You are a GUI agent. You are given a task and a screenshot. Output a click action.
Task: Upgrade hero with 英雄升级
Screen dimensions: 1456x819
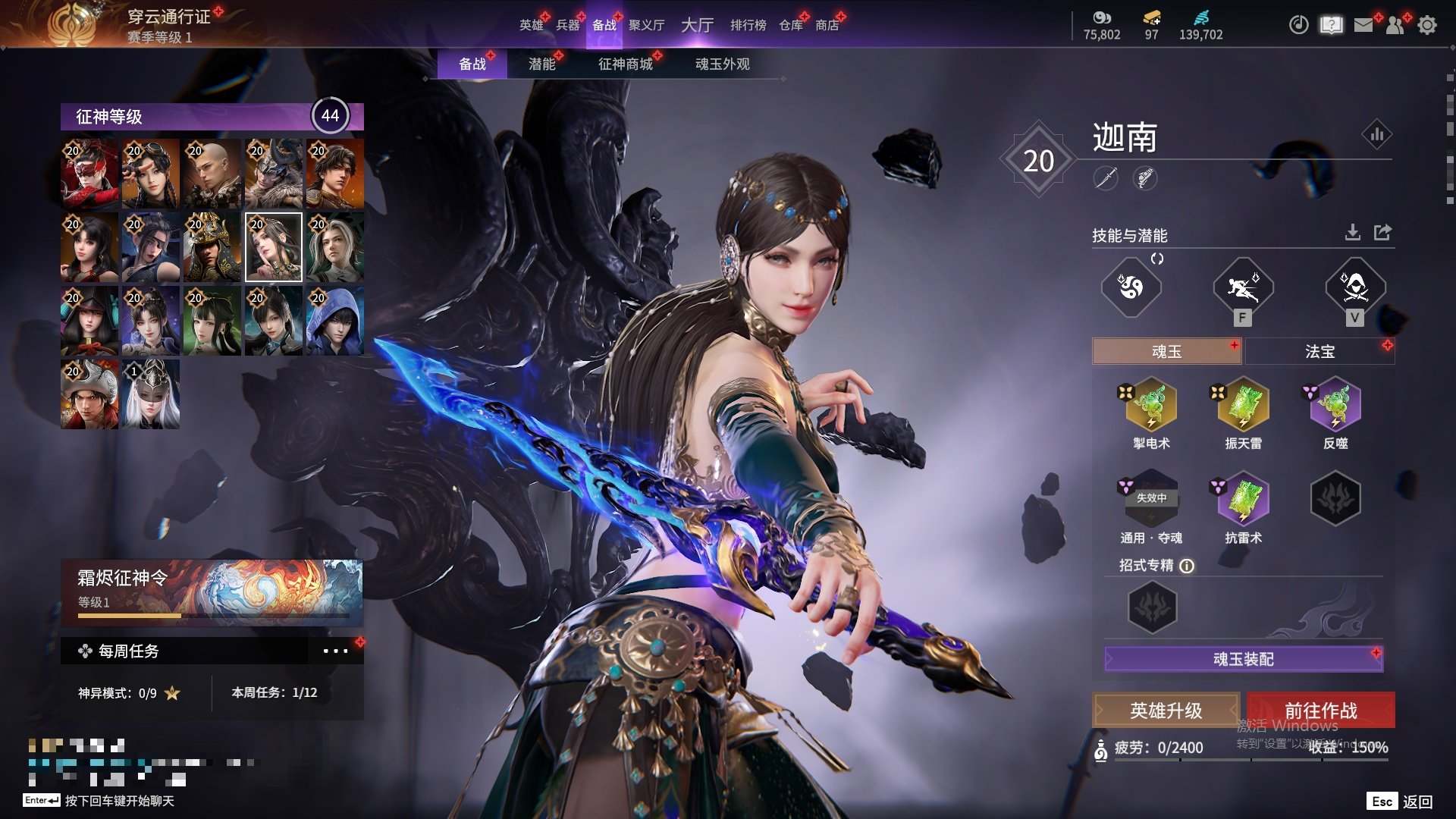coord(1166,711)
